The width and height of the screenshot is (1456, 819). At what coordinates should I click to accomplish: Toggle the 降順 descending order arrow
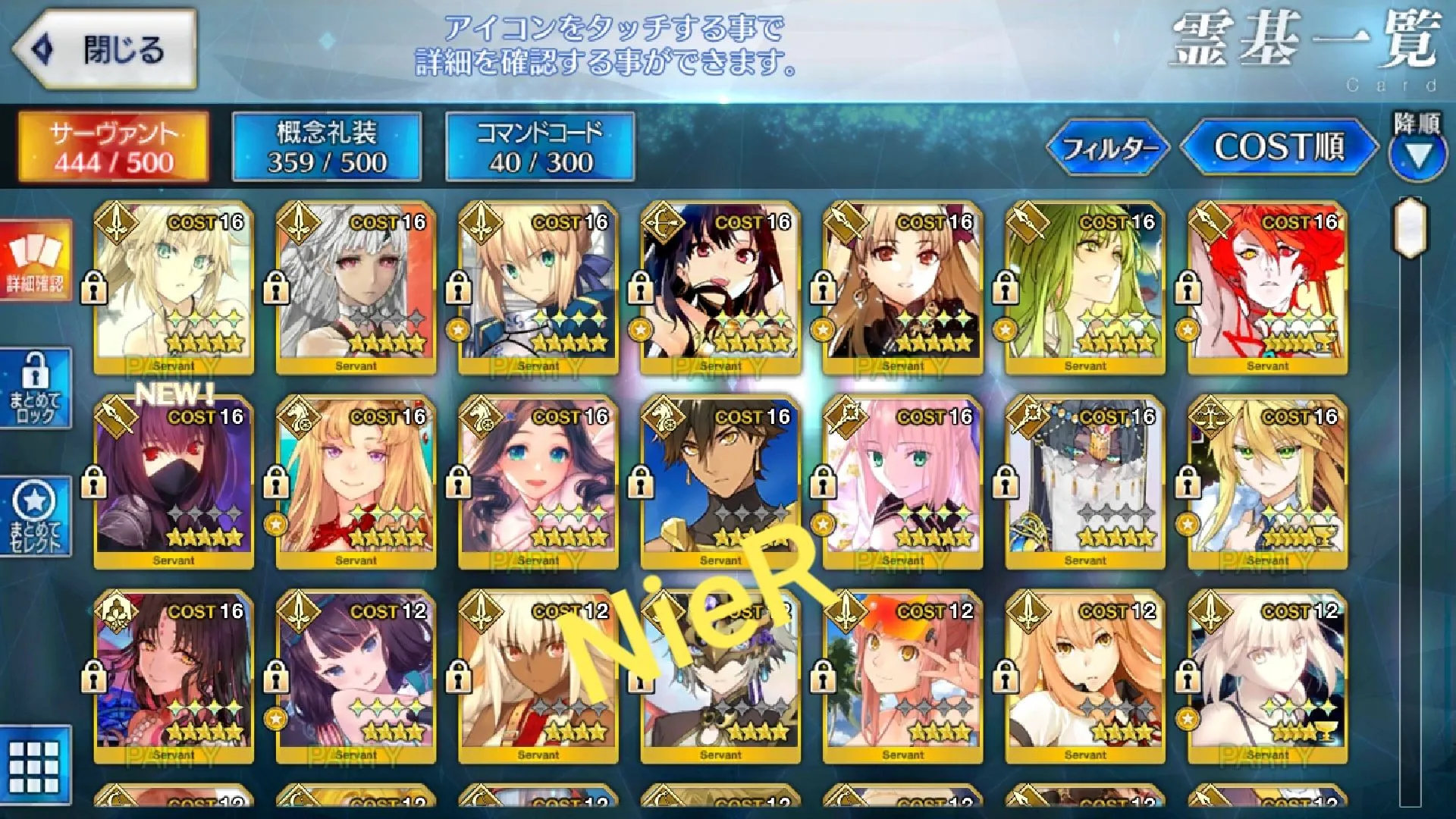click(1417, 156)
